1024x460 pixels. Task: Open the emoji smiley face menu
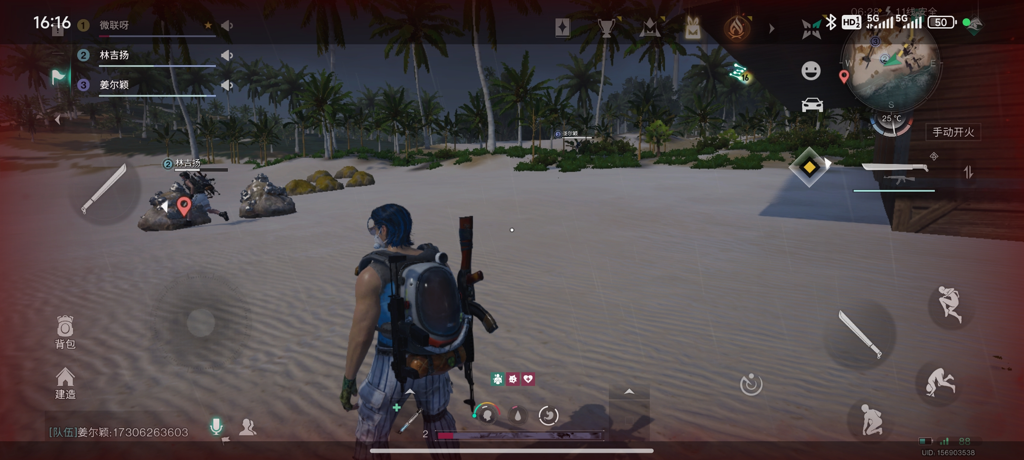[811, 70]
